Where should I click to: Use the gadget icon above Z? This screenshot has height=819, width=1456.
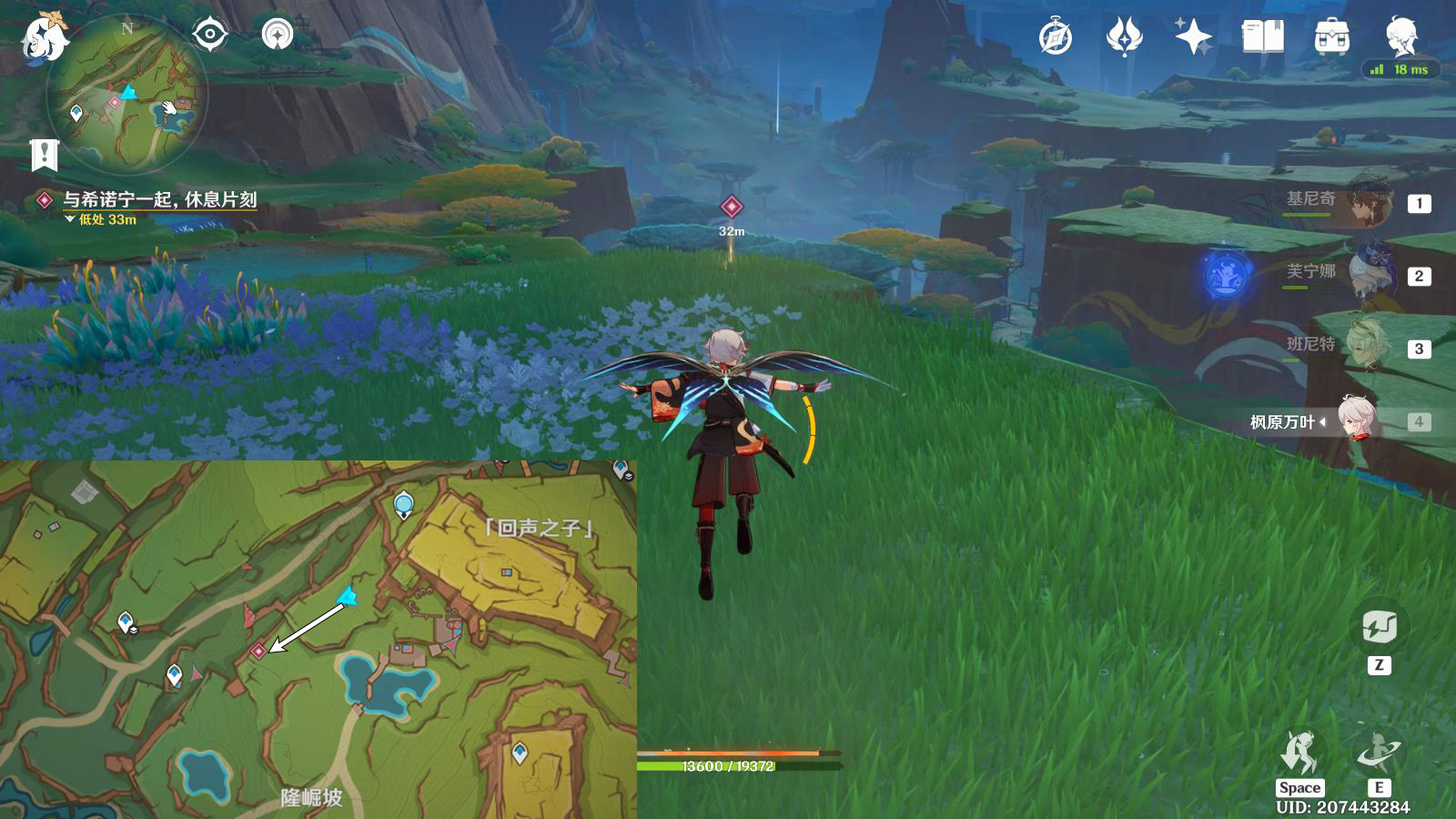click(1380, 627)
